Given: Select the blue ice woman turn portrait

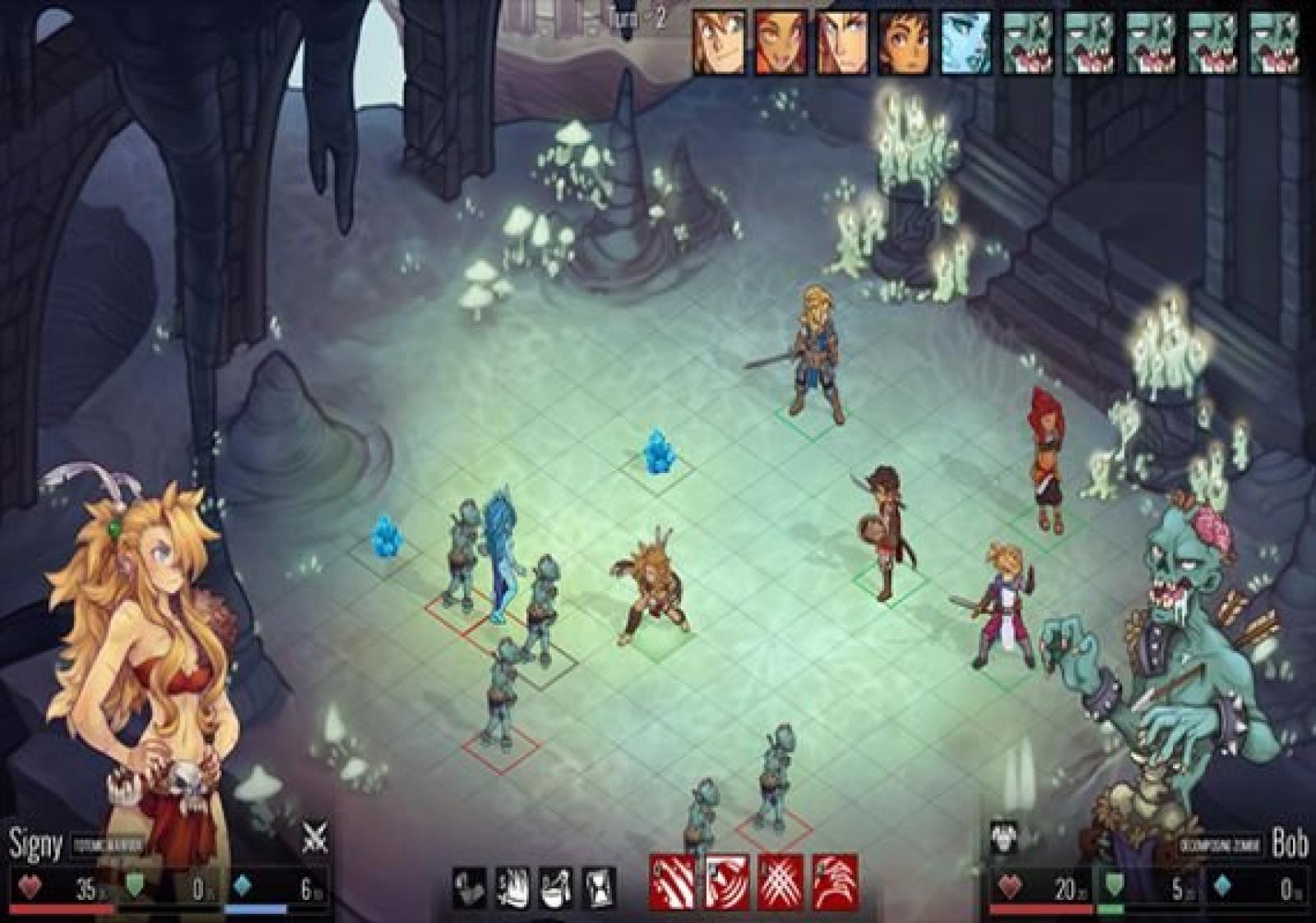Looking at the screenshot, I should pos(966,41).
